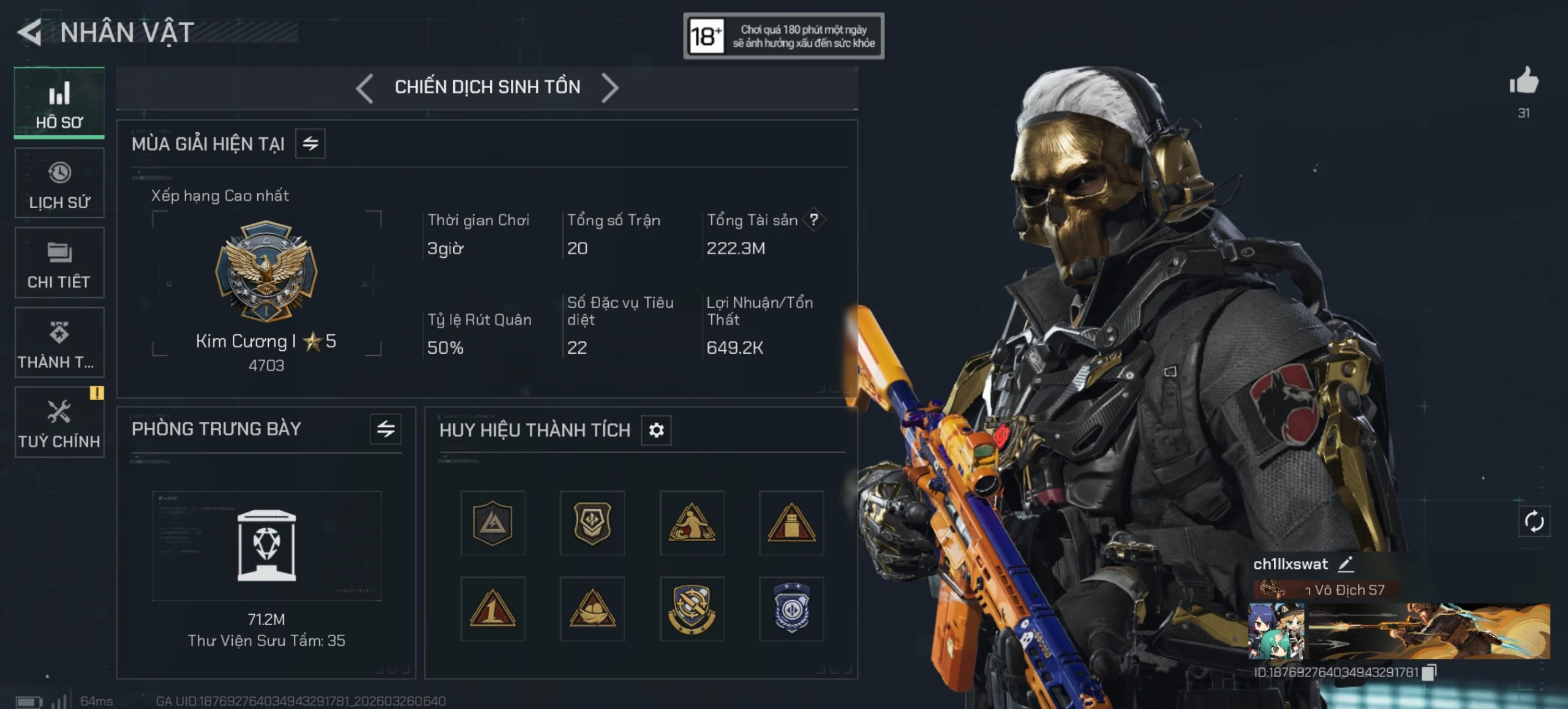Open the HUY HIỆU THÀNH TÍCH gear settings
Viewport: 1568px width, 709px height.
[x=656, y=430]
